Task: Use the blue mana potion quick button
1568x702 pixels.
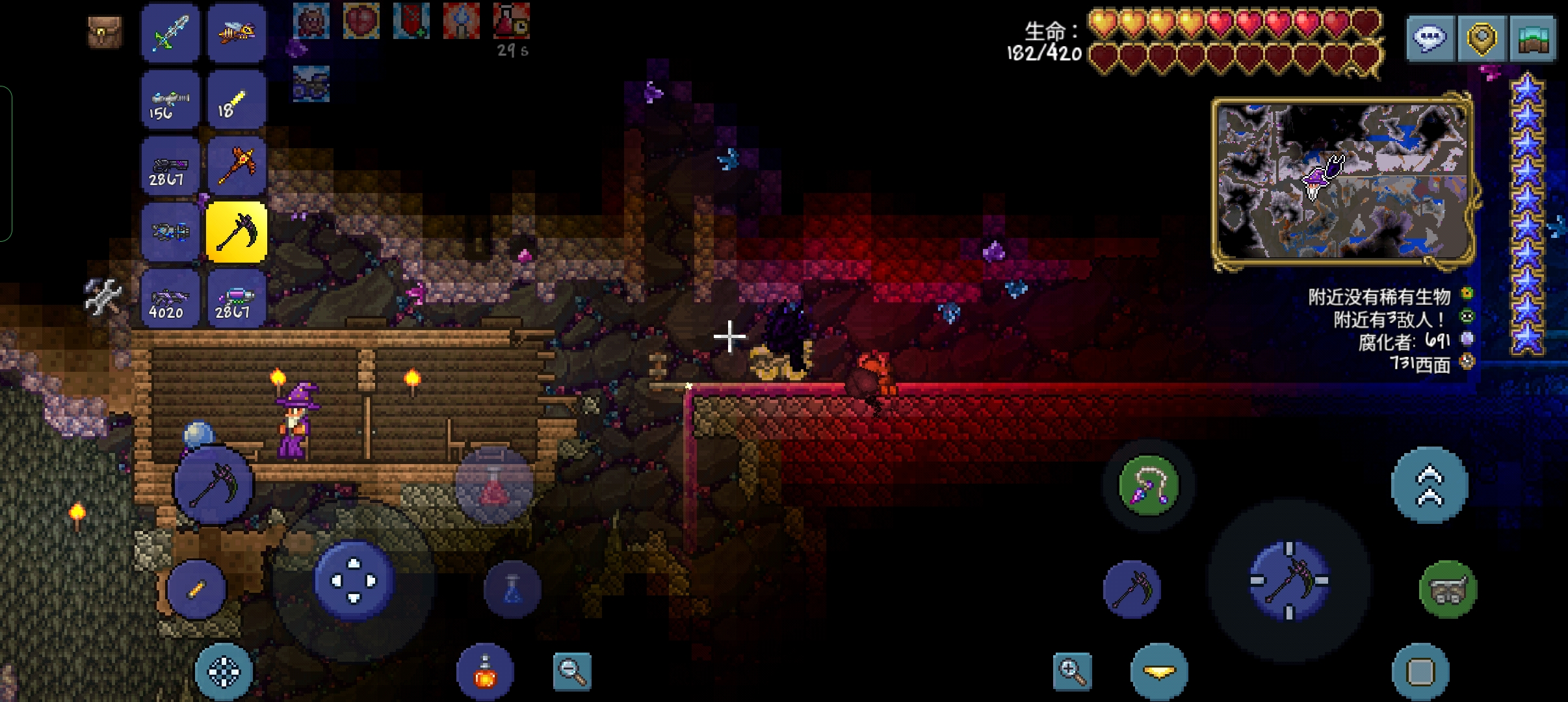Action: (512, 590)
